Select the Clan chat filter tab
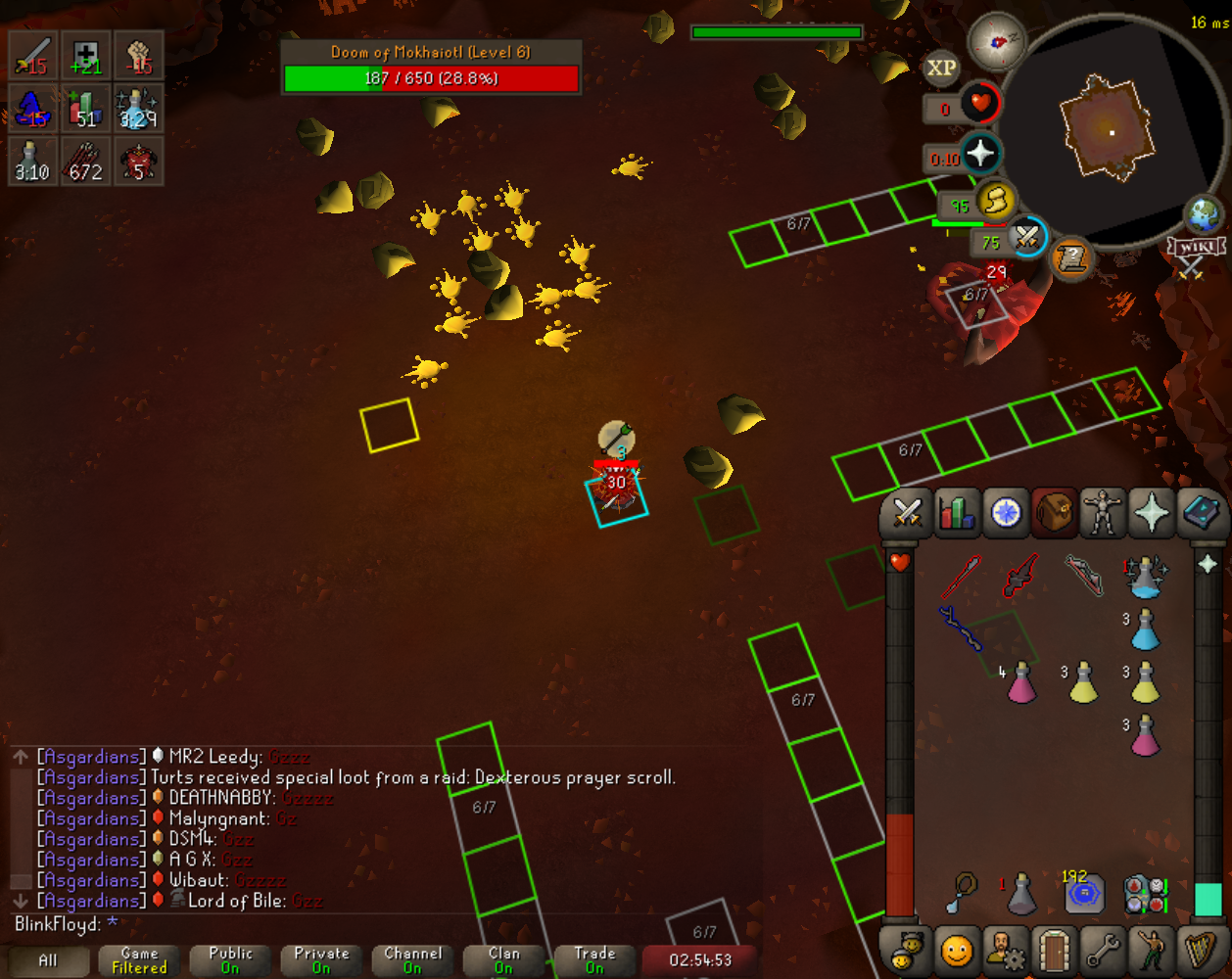The image size is (1232, 979). click(503, 959)
